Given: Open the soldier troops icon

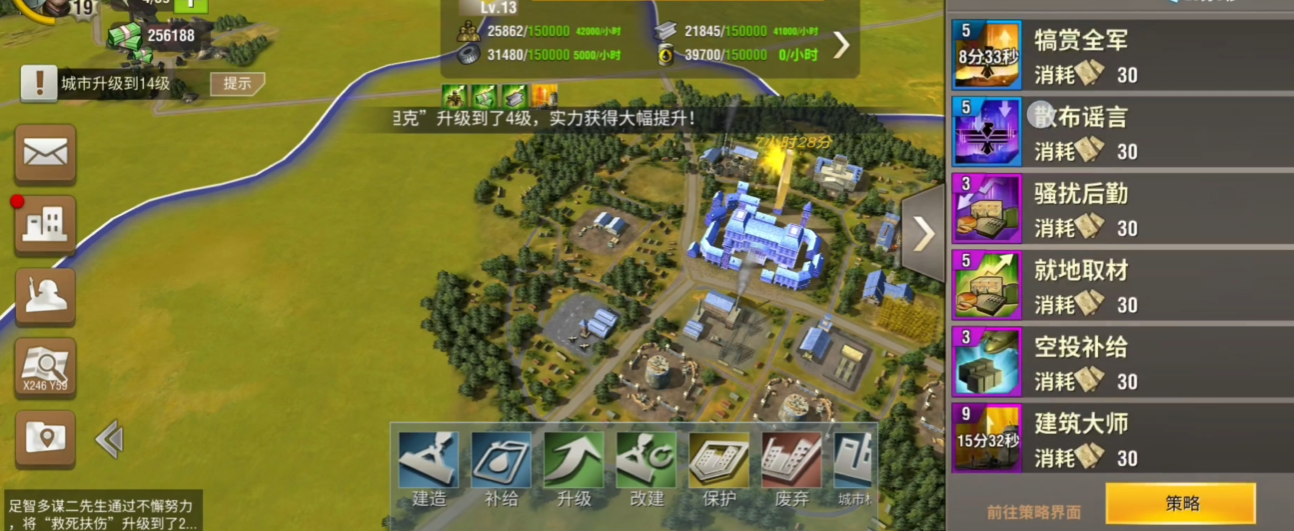Looking at the screenshot, I should point(45,296).
